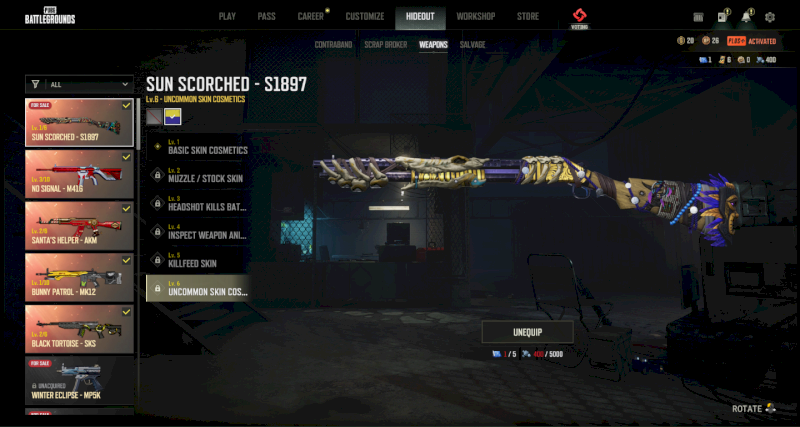
Task: Open the settings gear icon
Action: point(769,17)
